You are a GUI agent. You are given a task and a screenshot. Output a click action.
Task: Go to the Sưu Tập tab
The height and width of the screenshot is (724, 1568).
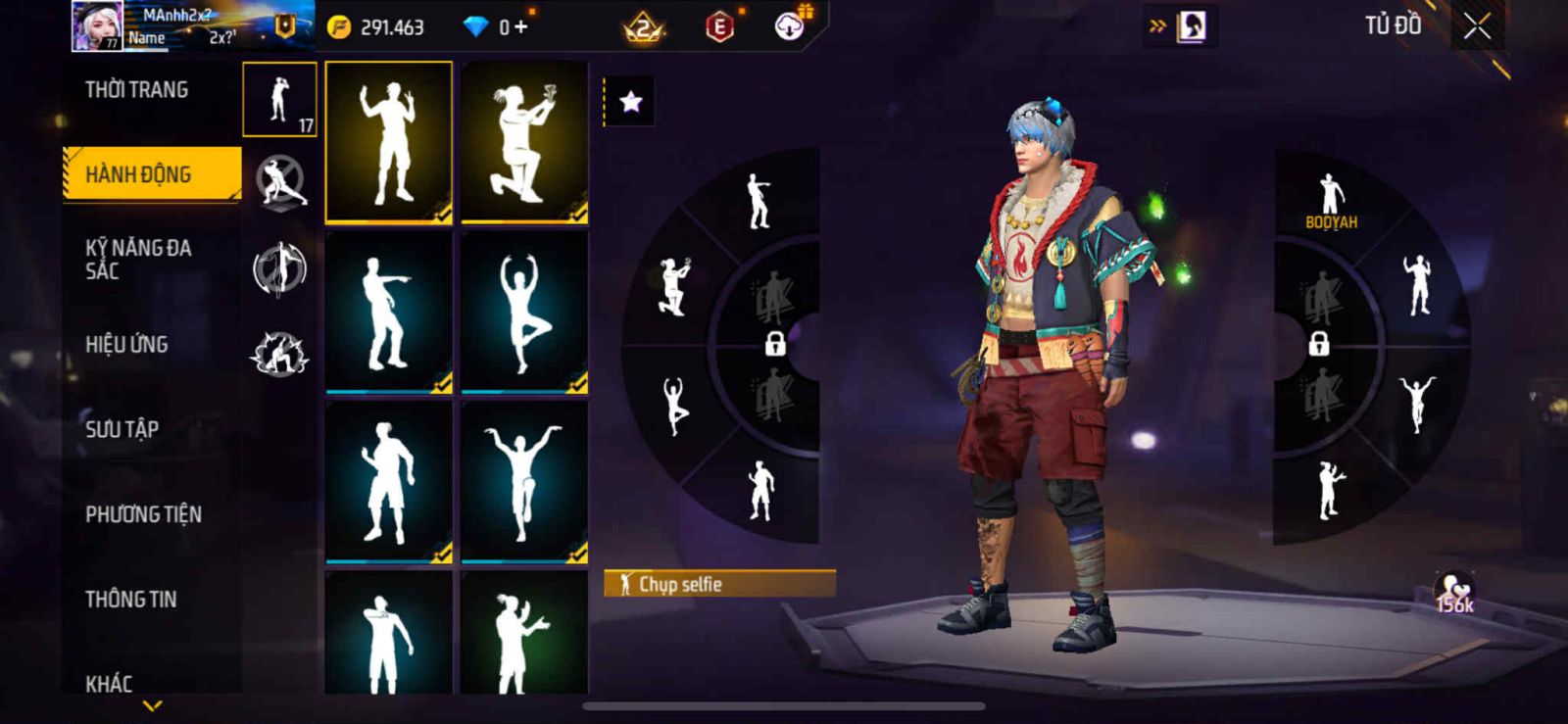click(122, 429)
